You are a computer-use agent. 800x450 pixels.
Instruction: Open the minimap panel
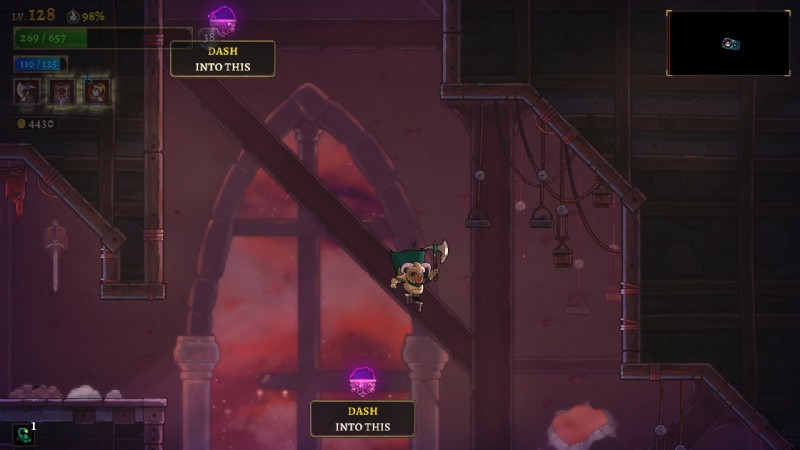[x=728, y=43]
